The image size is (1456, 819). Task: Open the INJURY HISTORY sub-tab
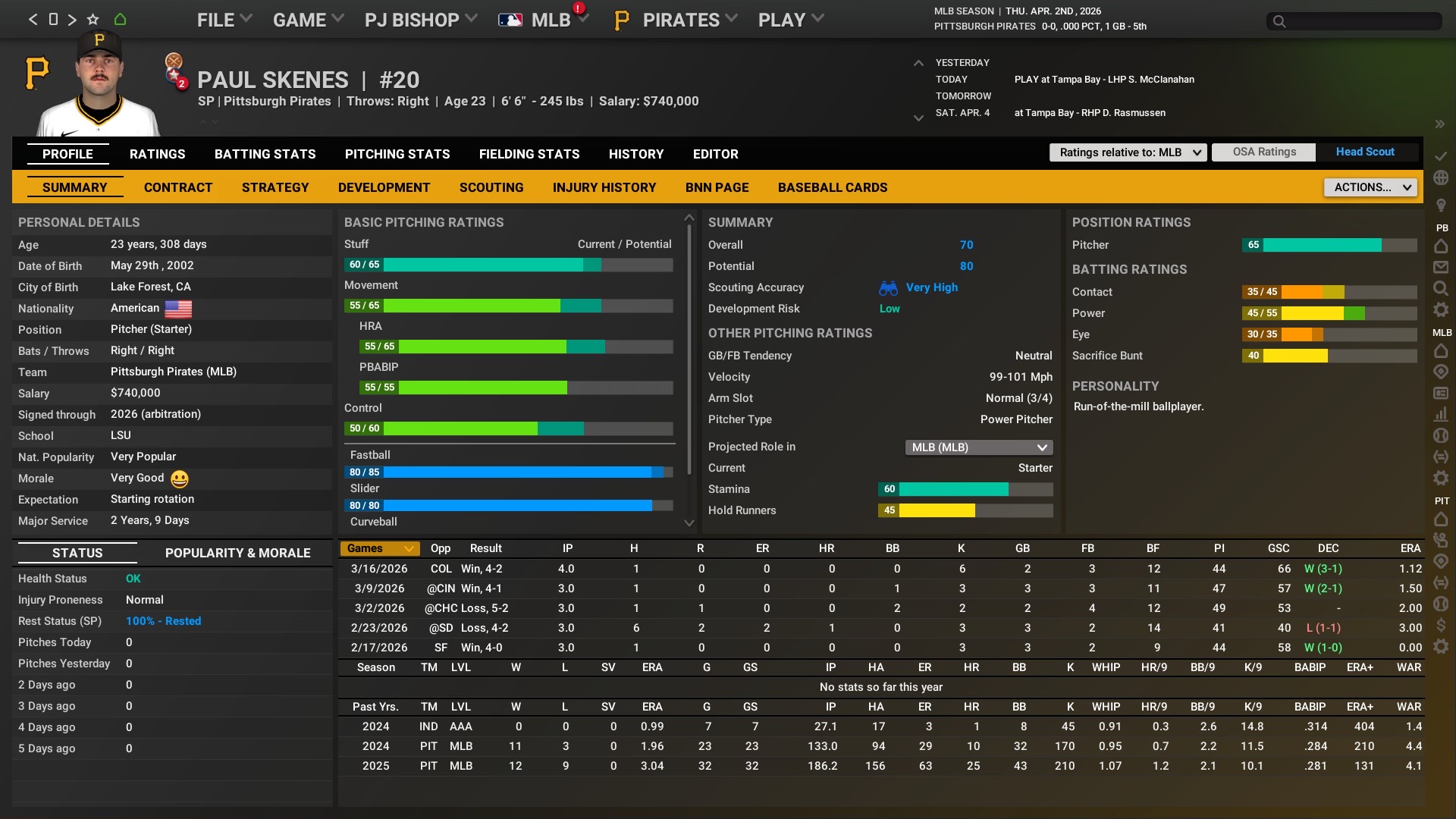point(604,187)
